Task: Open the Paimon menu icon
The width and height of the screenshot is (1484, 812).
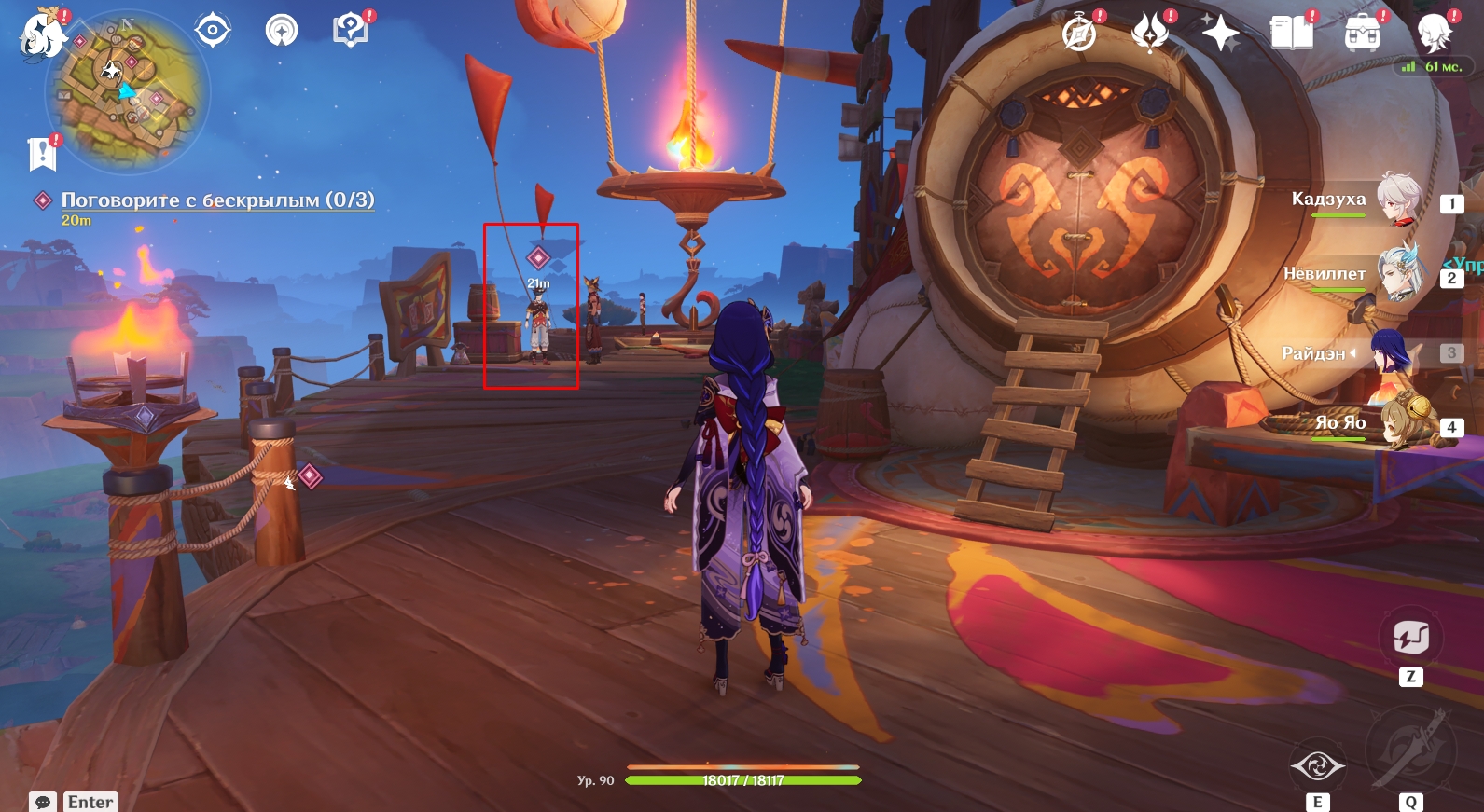Action: click(42, 35)
